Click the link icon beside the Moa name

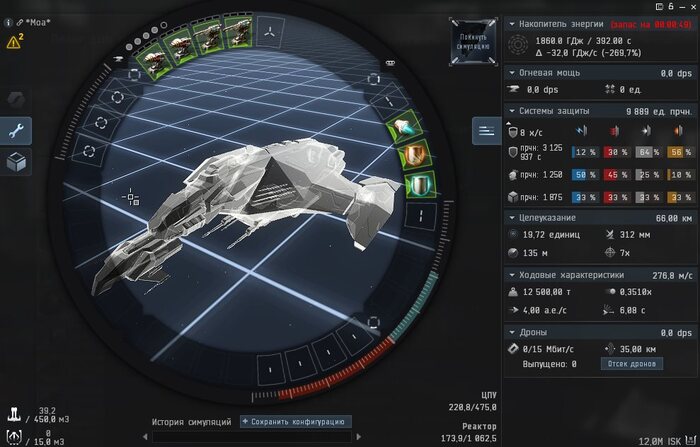click(18, 20)
